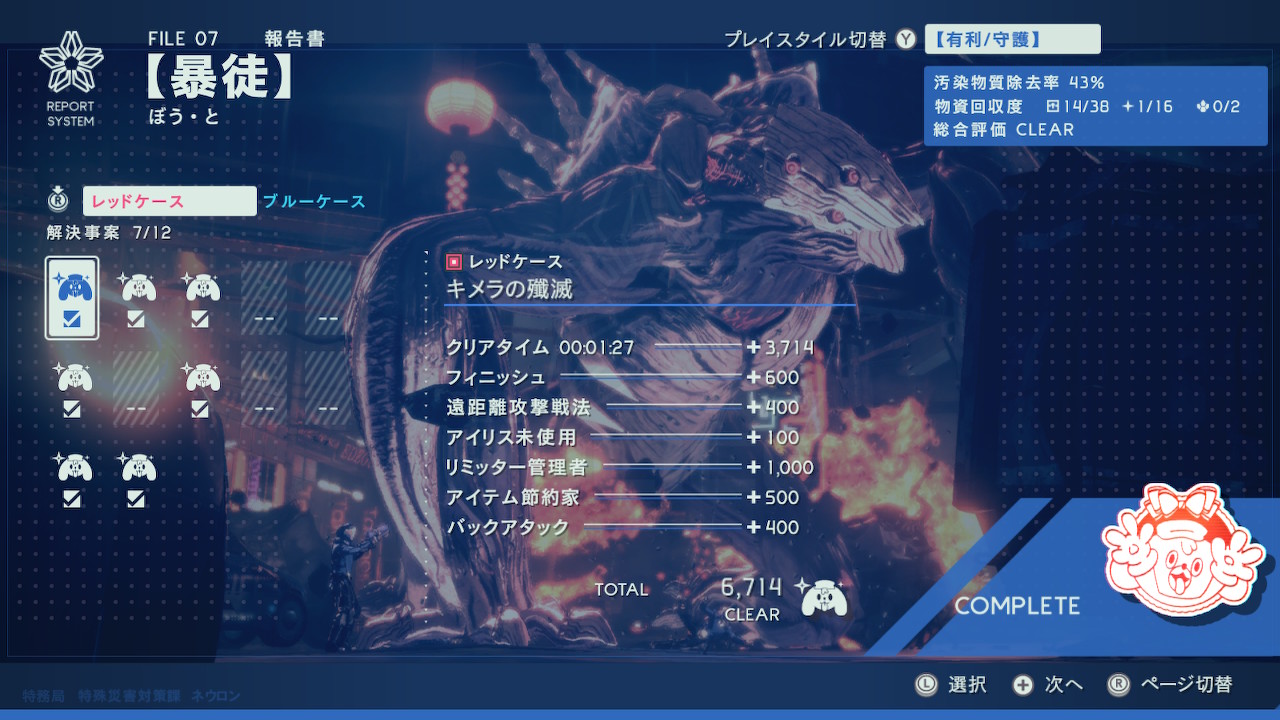Switch to the ブルーケース tab
Viewport: 1280px width, 720px height.
pyautogui.click(x=314, y=202)
